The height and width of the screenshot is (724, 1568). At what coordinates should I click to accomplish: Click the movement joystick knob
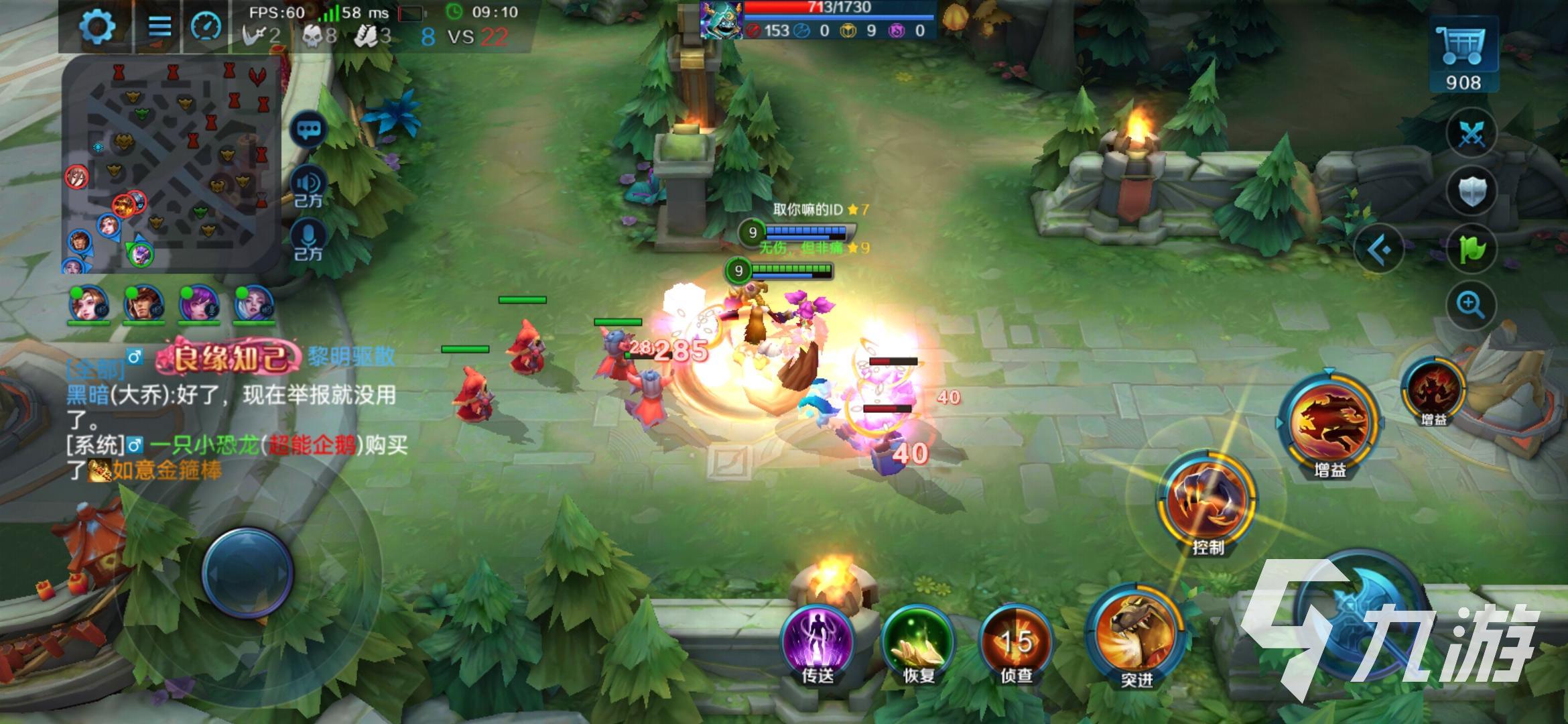click(248, 573)
